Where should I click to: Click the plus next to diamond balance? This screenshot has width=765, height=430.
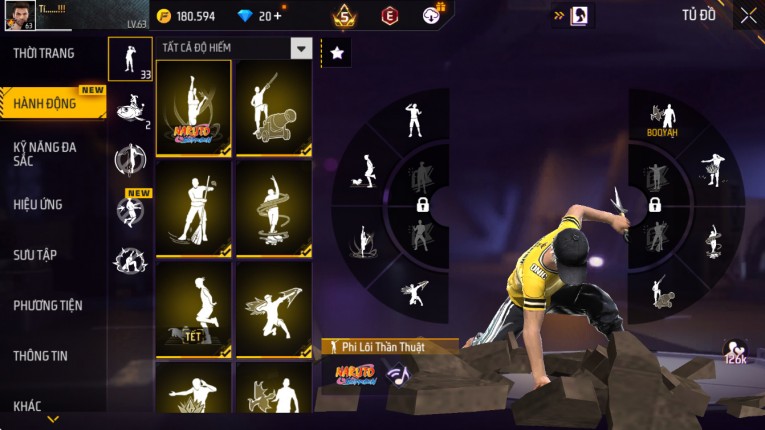coord(277,16)
